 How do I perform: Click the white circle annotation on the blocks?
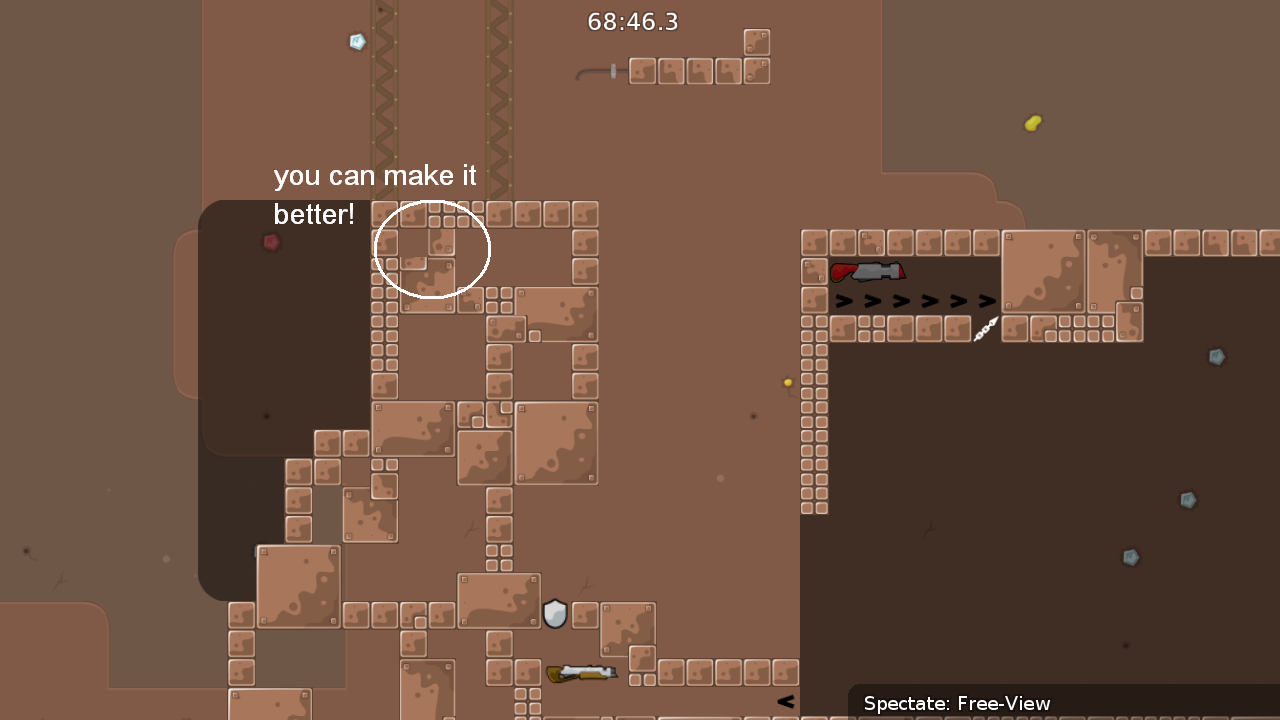432,249
